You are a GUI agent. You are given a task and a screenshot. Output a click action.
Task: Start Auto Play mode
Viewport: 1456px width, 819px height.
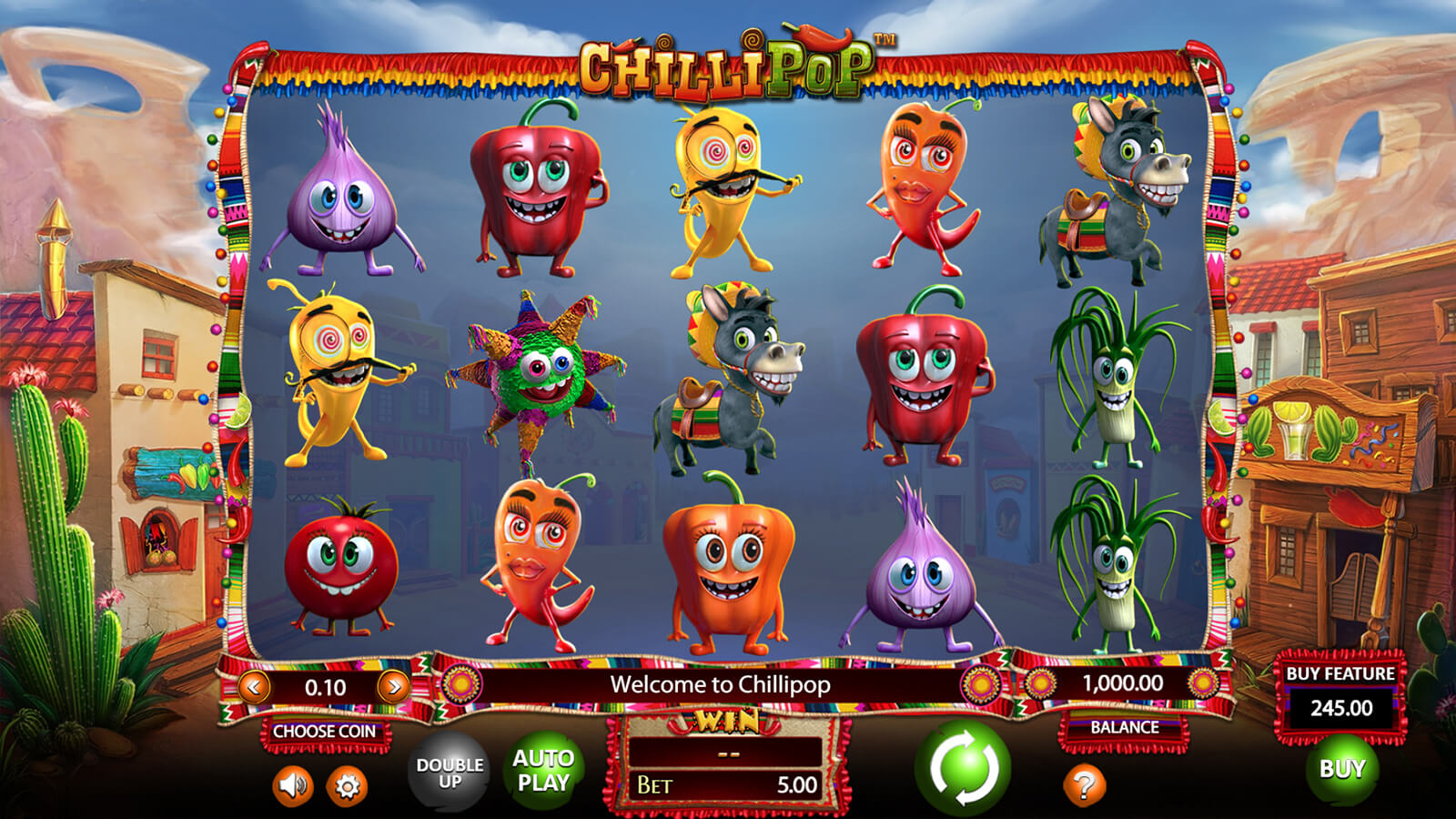543,770
